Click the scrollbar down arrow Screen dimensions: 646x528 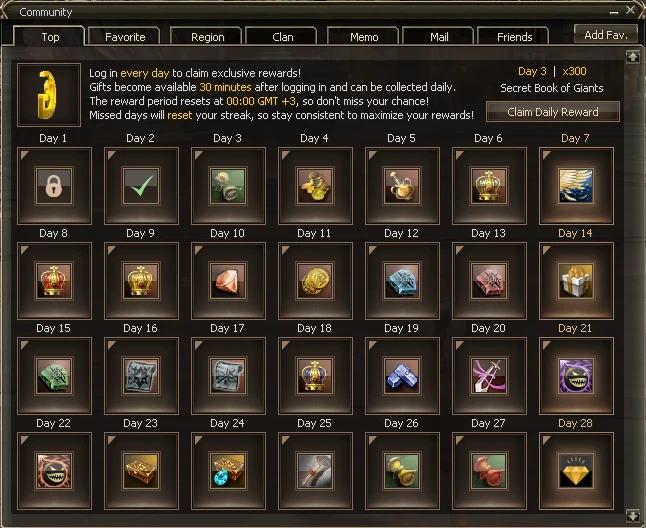[632, 515]
